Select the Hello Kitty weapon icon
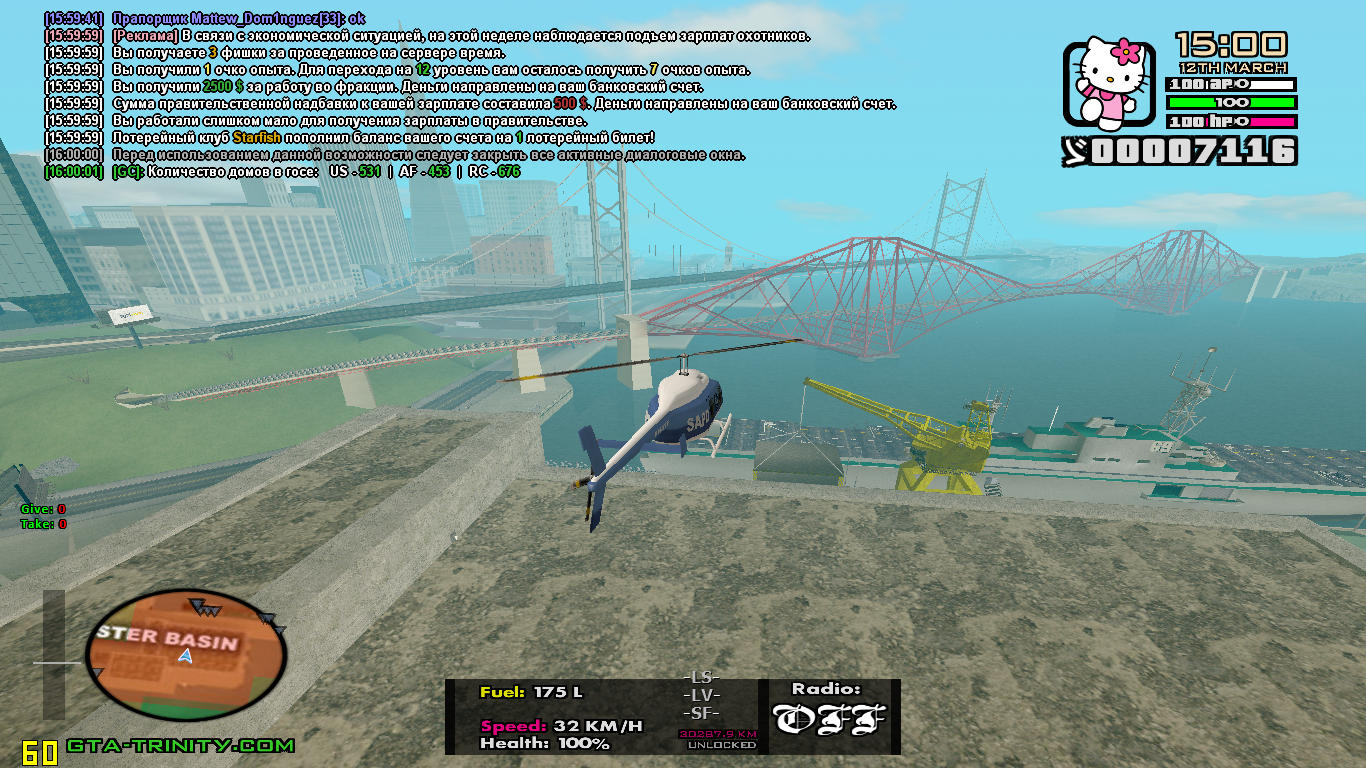1366x768 pixels. point(1107,85)
